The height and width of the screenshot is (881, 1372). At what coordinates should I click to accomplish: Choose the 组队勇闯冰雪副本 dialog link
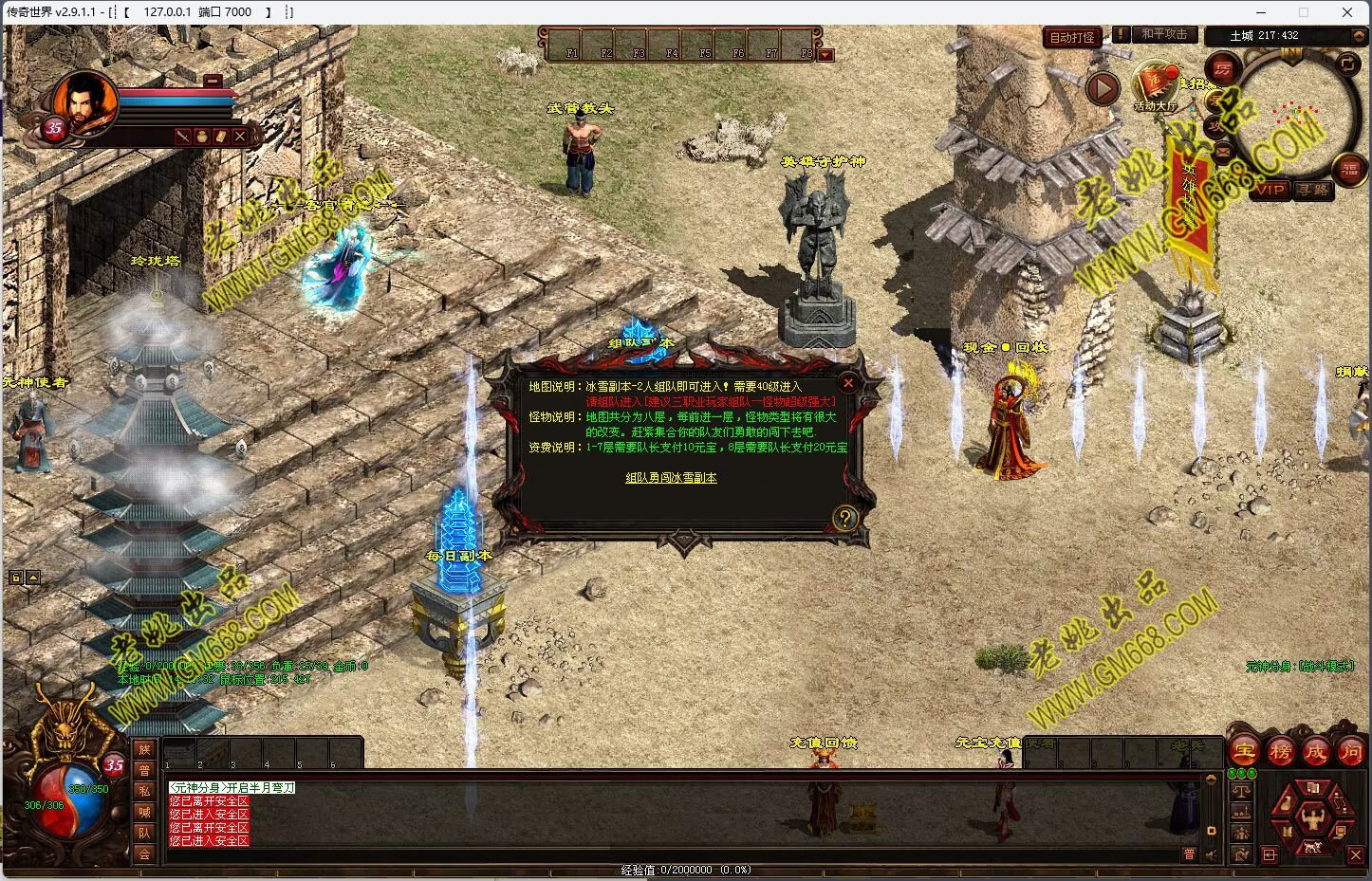[x=671, y=478]
